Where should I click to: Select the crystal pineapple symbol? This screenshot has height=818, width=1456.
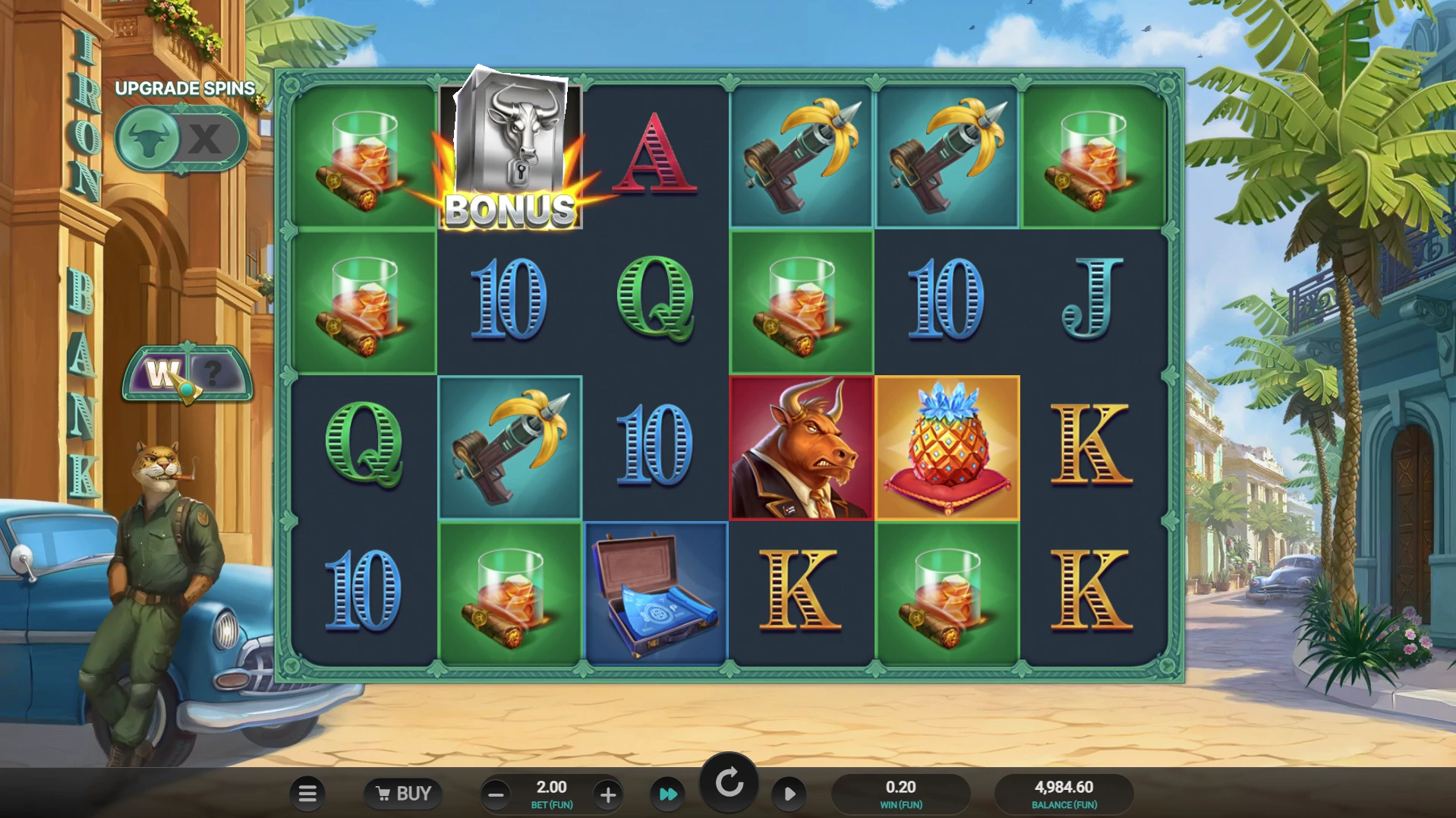pos(948,448)
